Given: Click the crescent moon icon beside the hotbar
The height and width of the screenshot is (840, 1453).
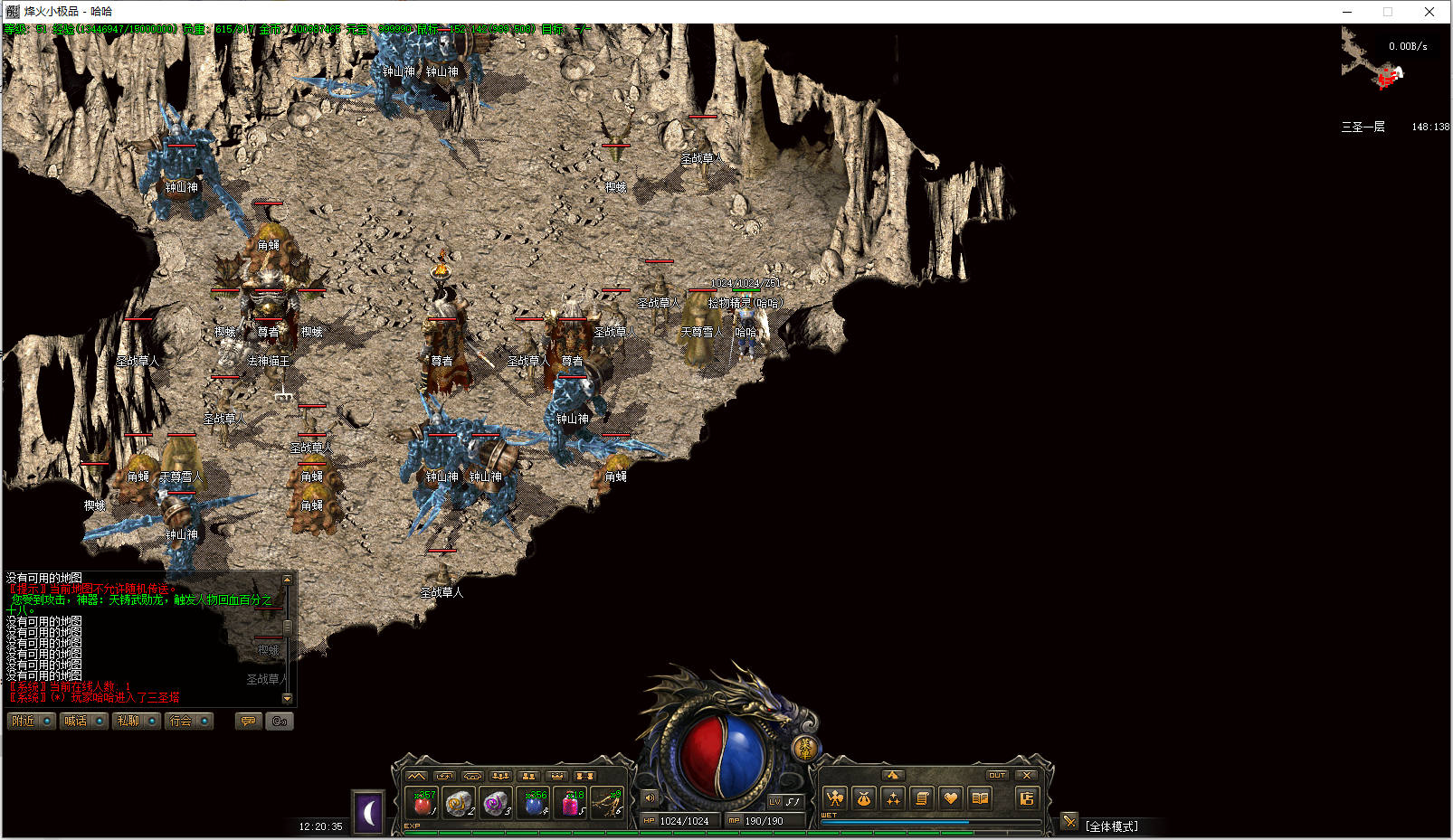Looking at the screenshot, I should (x=368, y=813).
